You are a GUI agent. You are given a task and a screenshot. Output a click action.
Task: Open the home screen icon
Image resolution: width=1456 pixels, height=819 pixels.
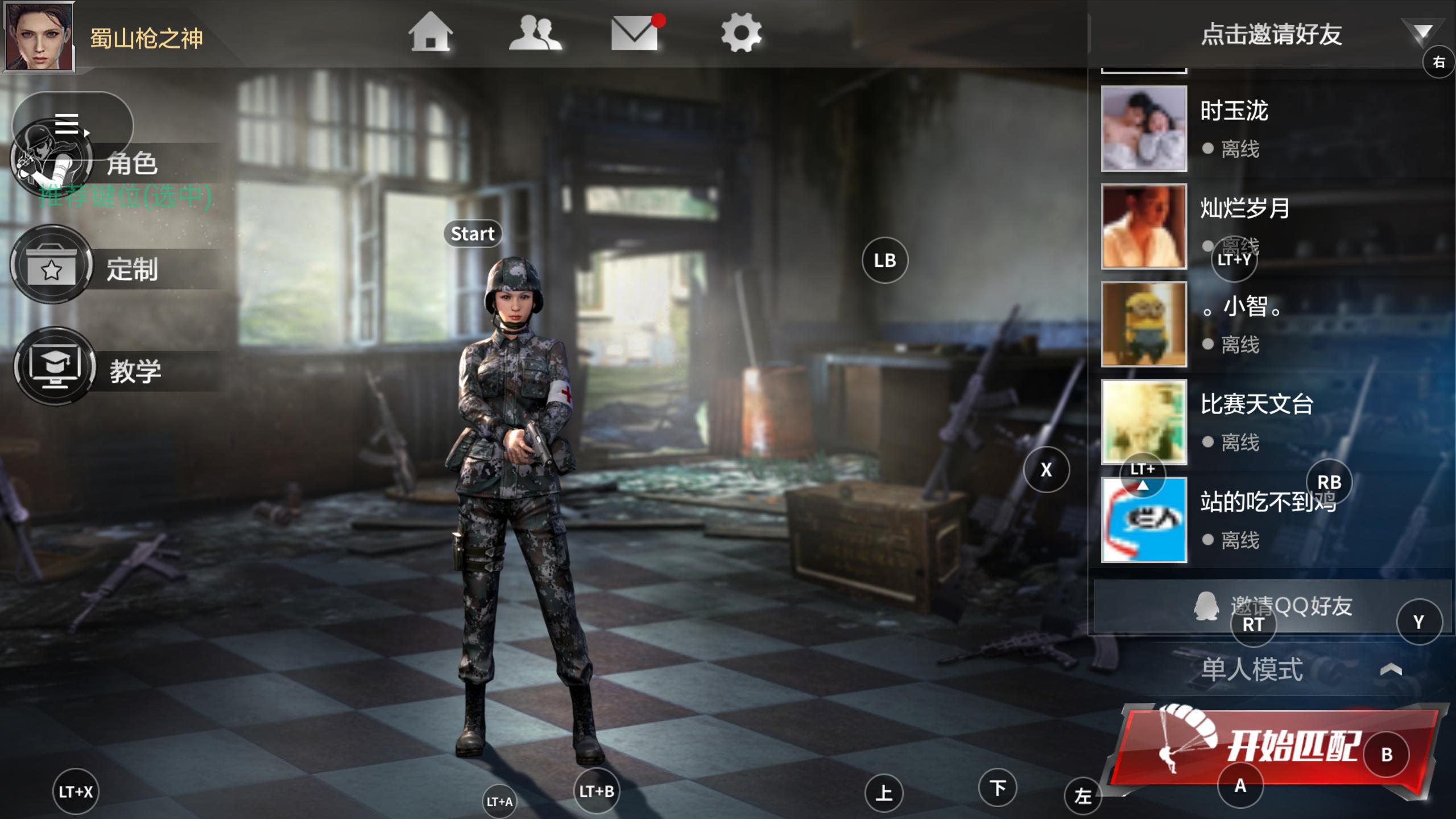(431, 32)
